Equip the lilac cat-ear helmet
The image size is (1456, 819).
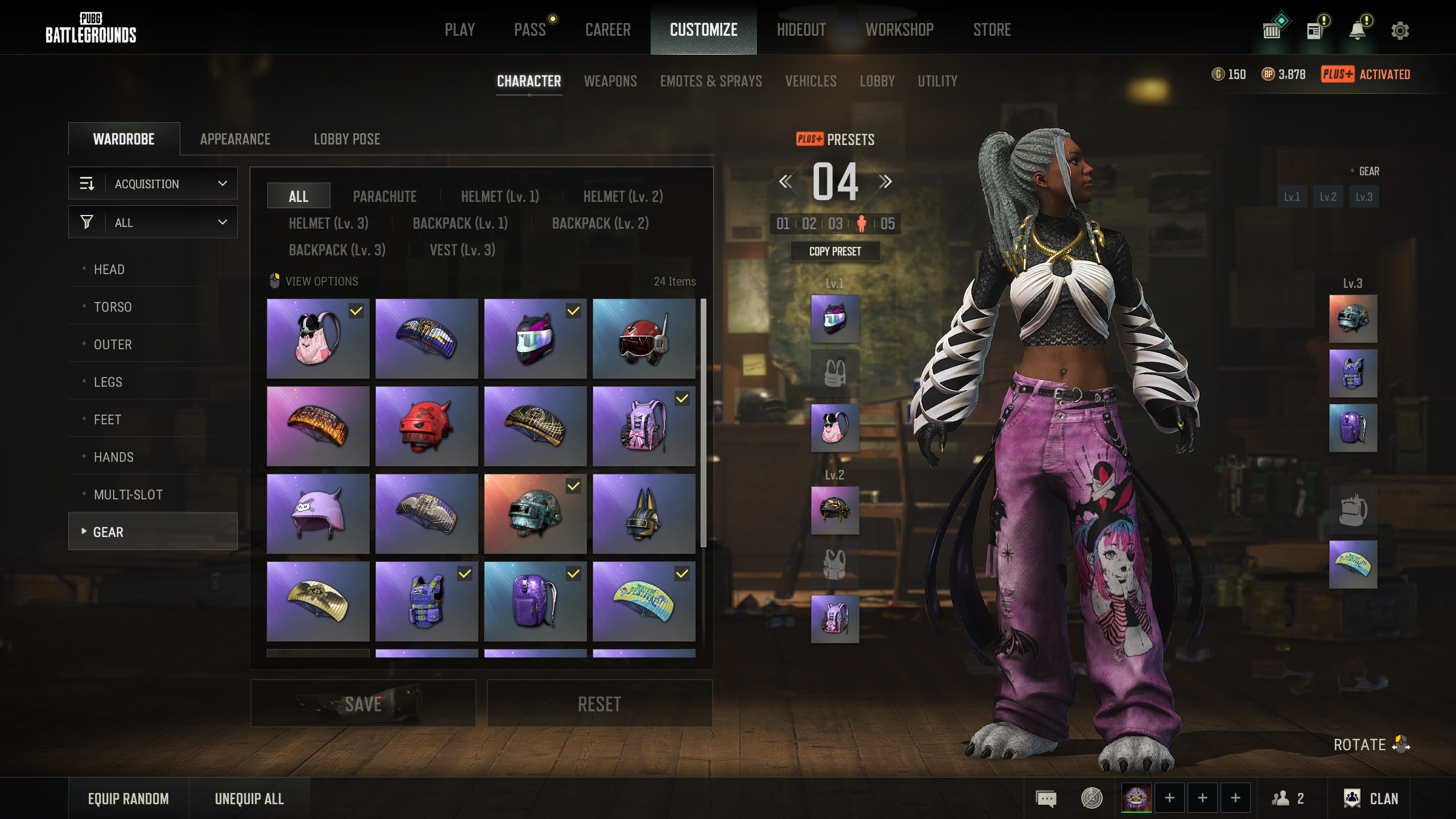[x=318, y=514]
